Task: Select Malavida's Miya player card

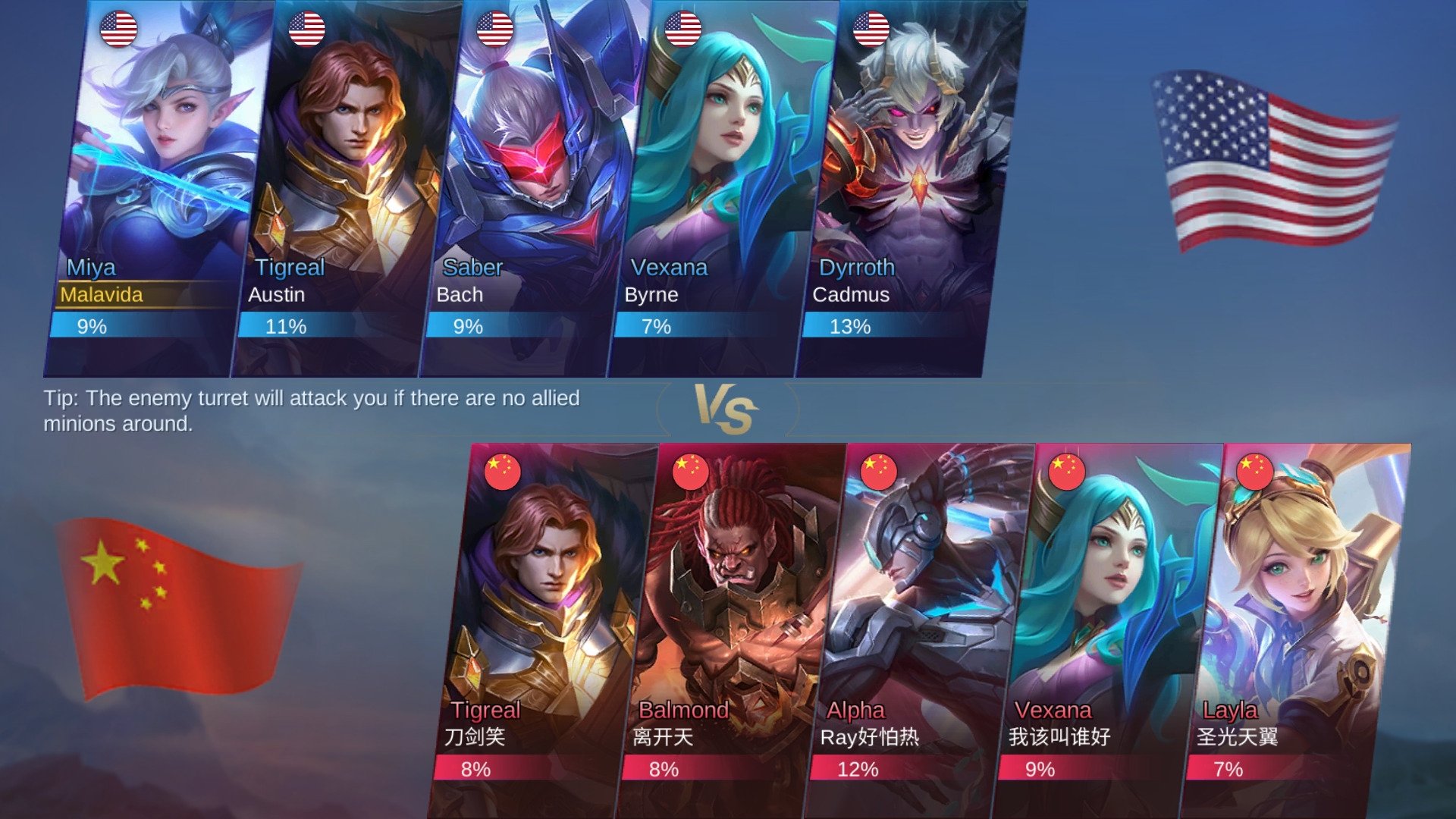Action: coord(155,190)
